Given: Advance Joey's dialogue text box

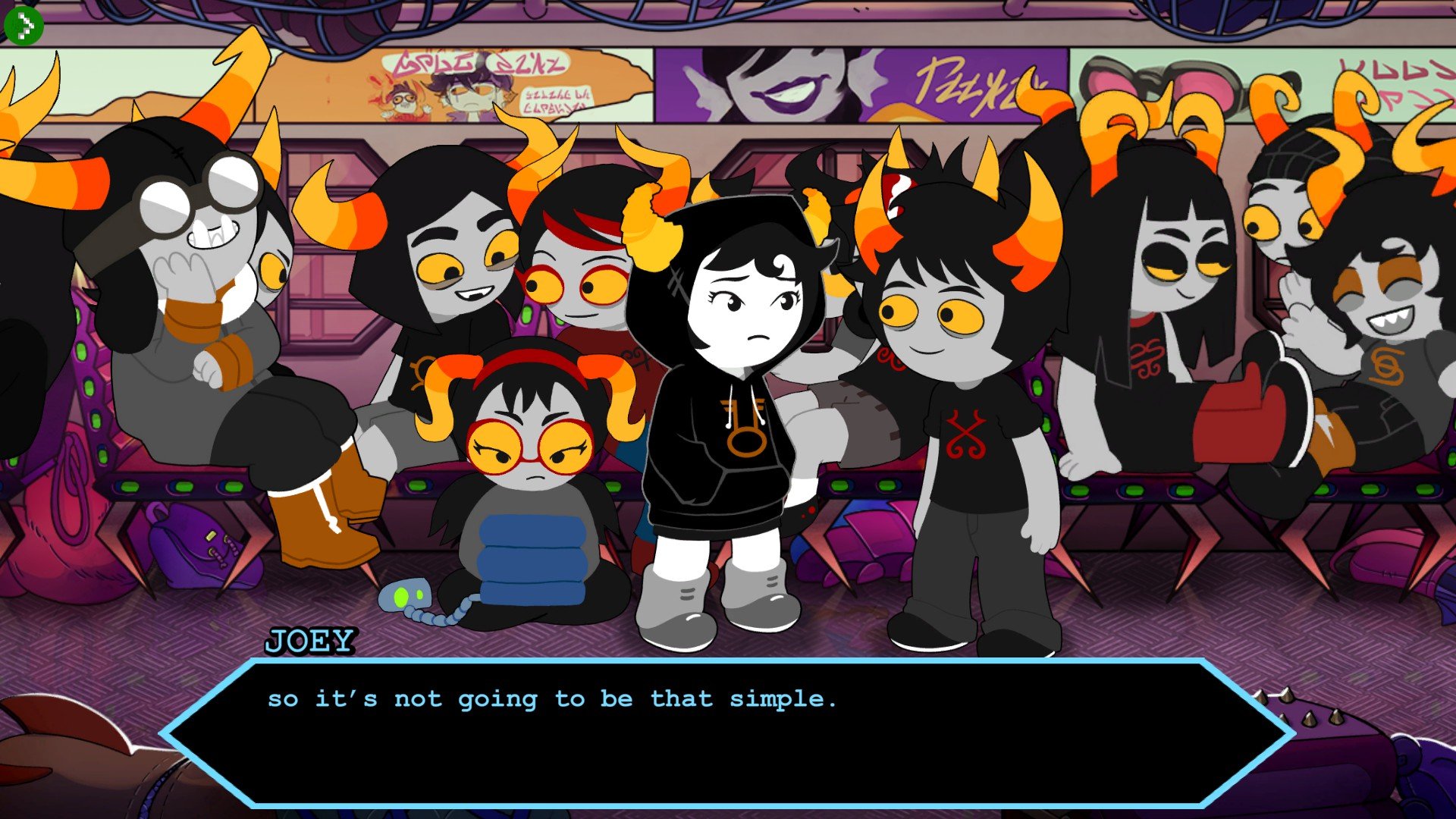Looking at the screenshot, I should [726, 733].
